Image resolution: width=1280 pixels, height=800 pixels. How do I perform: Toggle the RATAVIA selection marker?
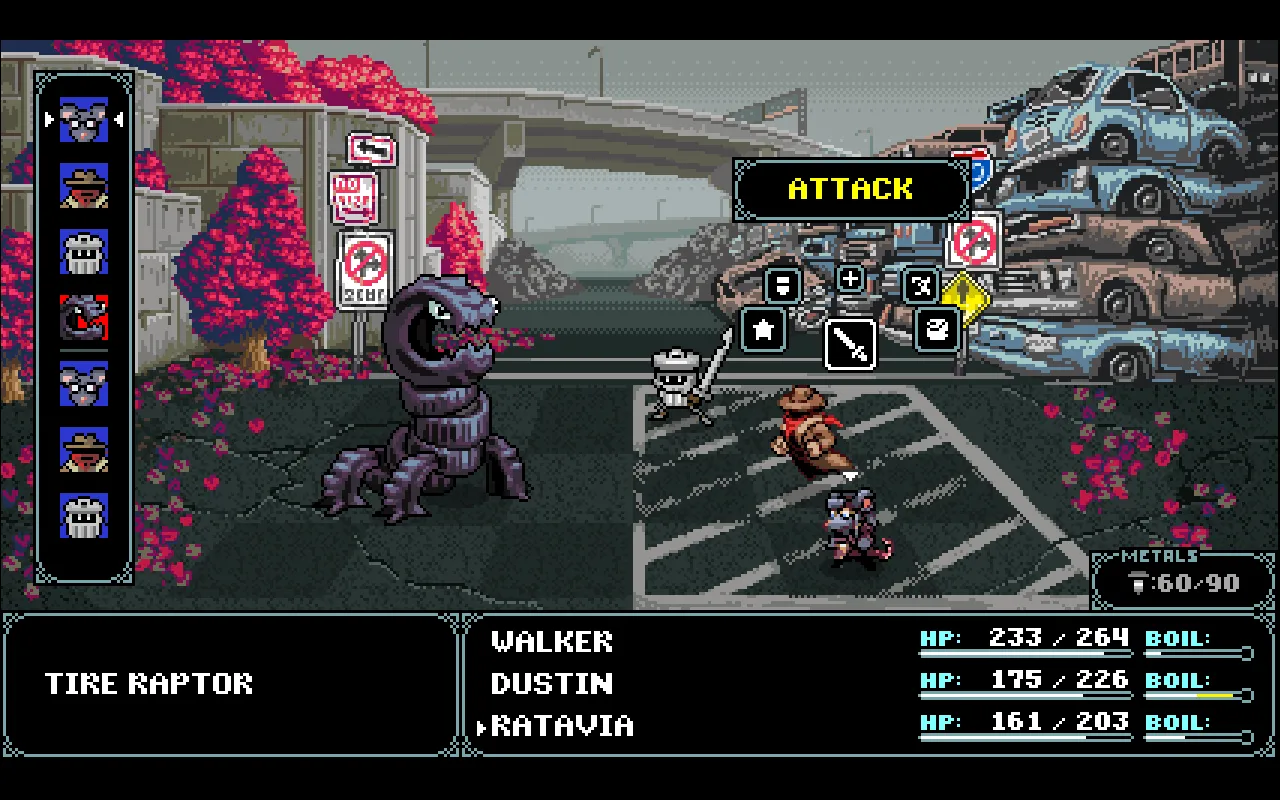point(484,727)
